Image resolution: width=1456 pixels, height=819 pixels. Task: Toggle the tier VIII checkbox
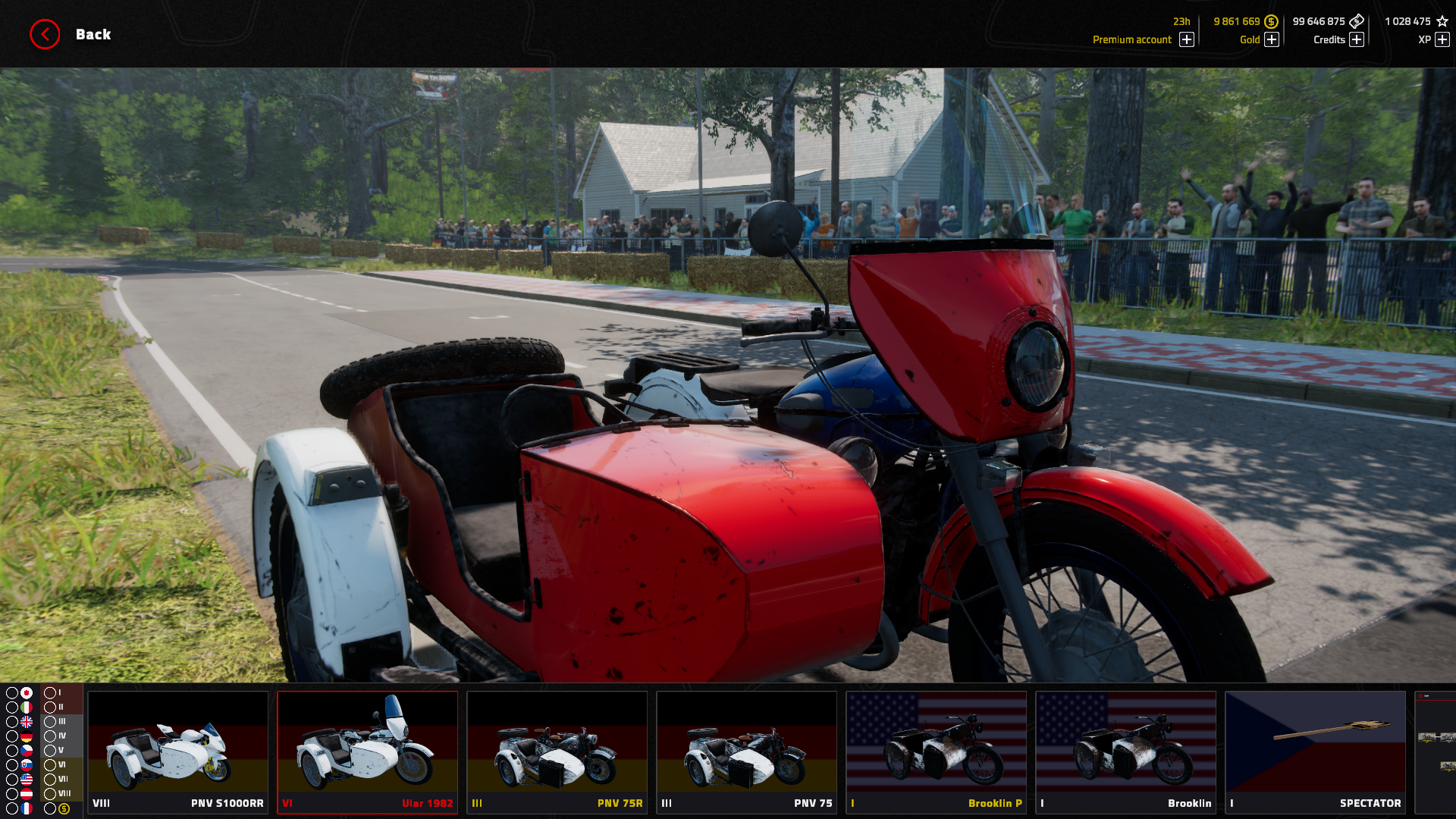point(50,793)
